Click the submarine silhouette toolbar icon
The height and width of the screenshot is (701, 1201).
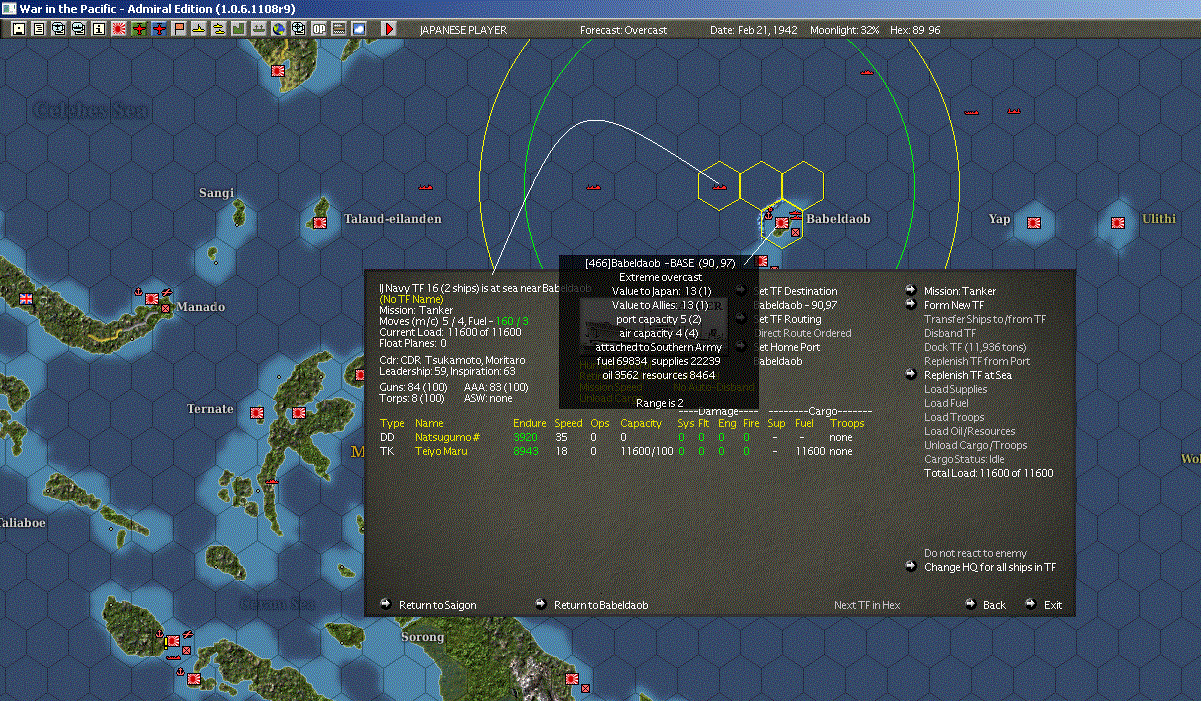point(198,29)
